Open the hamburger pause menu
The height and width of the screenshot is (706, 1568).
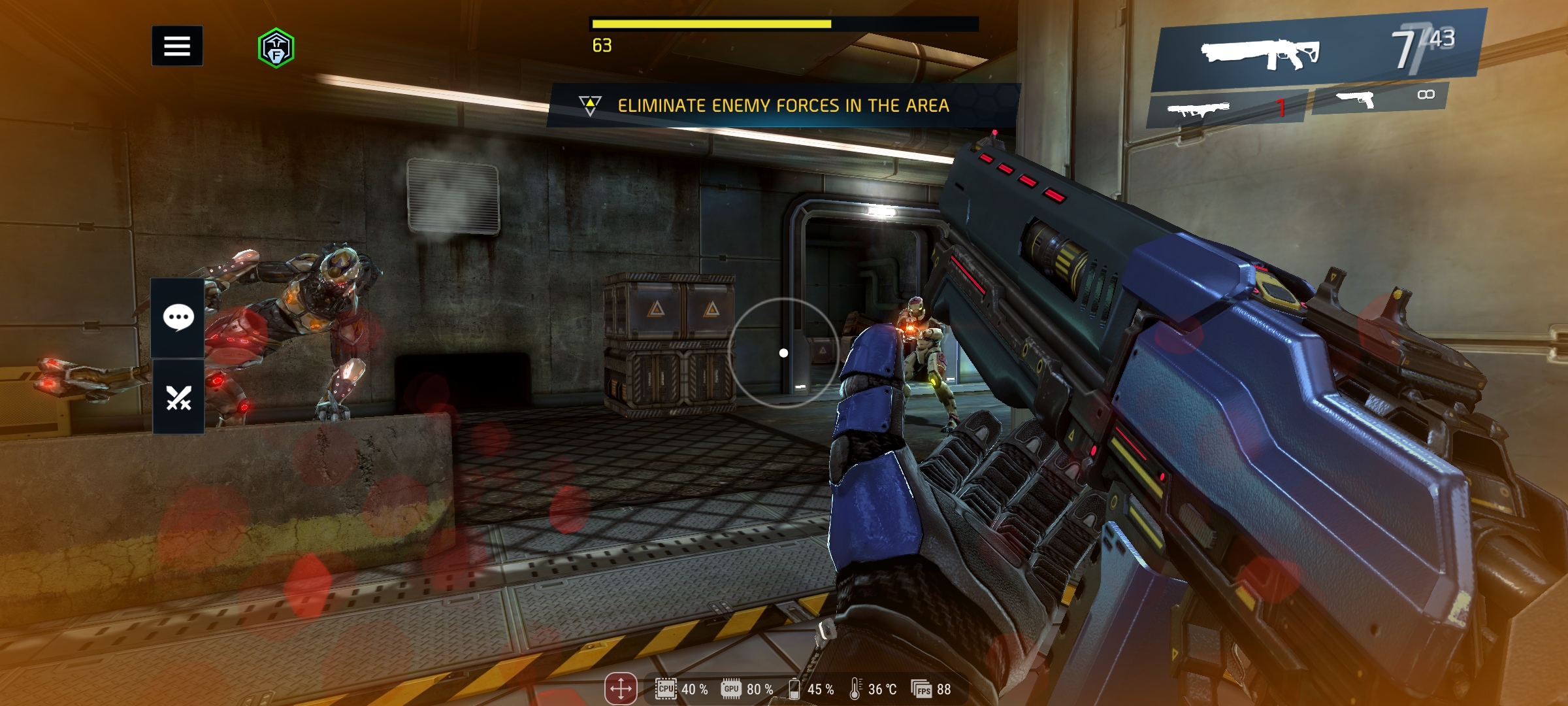pos(177,46)
